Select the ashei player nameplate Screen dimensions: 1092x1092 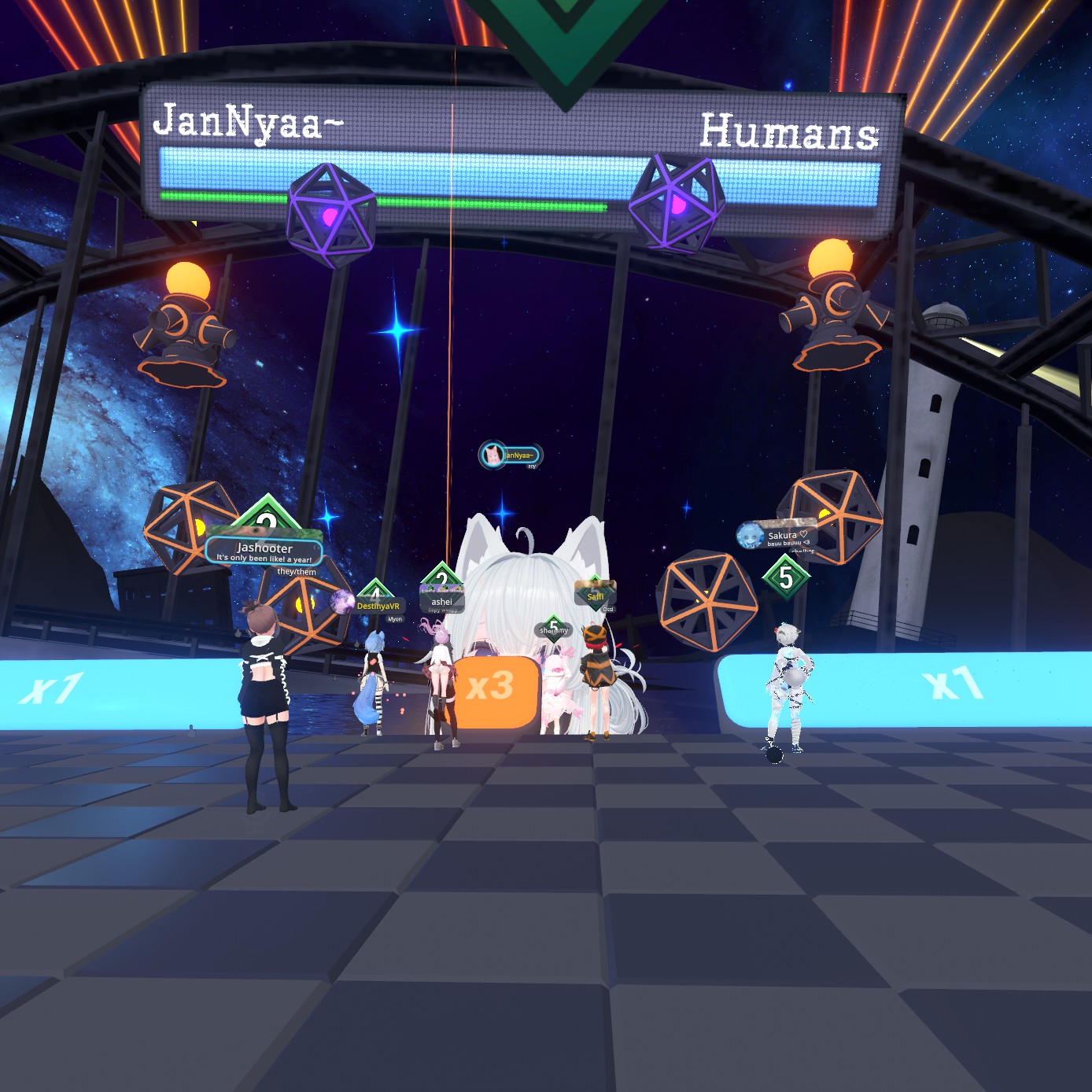[x=441, y=602]
